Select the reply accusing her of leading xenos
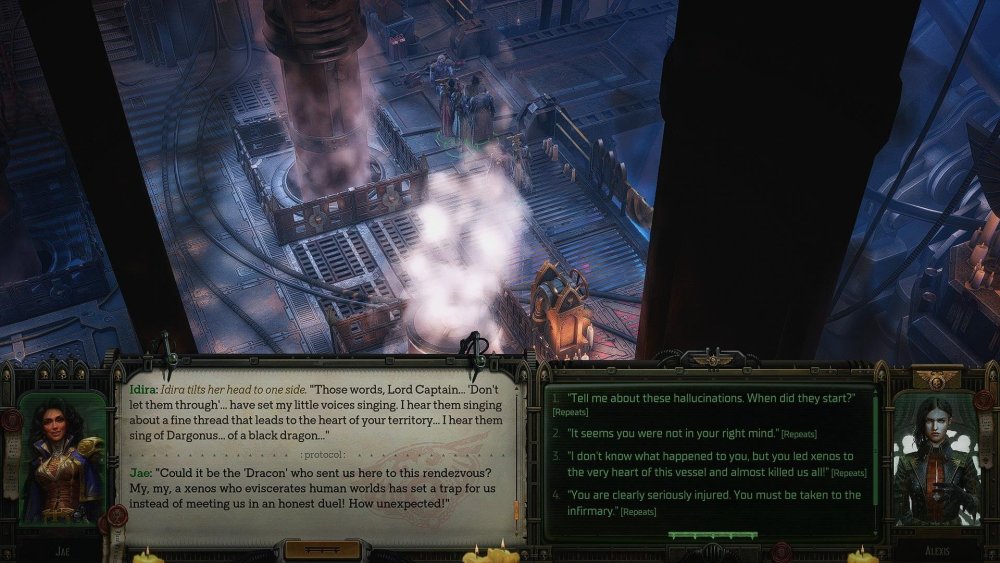The image size is (1000, 563). point(709,464)
